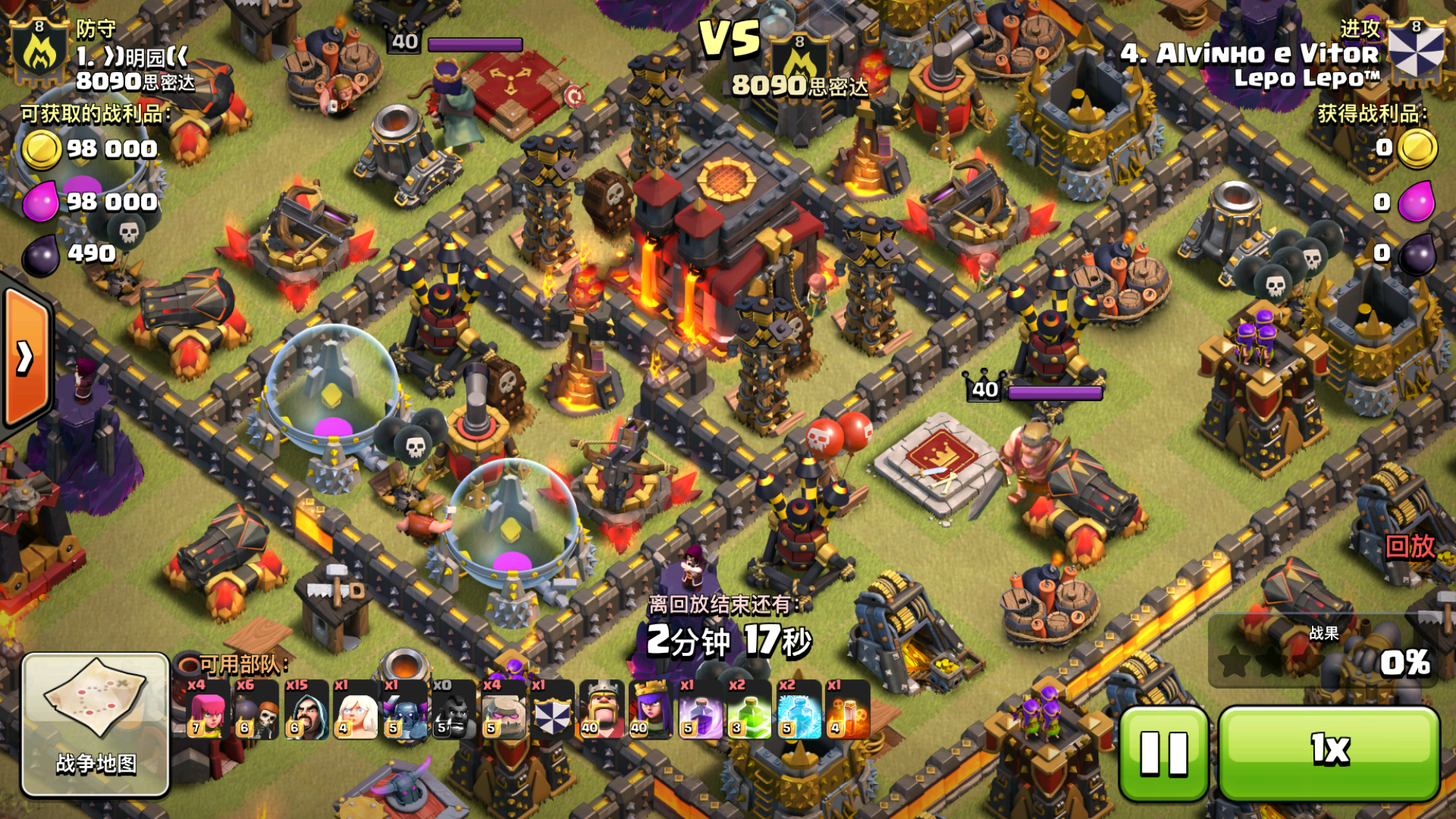Select the depleted Hog Rider slot

click(x=453, y=710)
